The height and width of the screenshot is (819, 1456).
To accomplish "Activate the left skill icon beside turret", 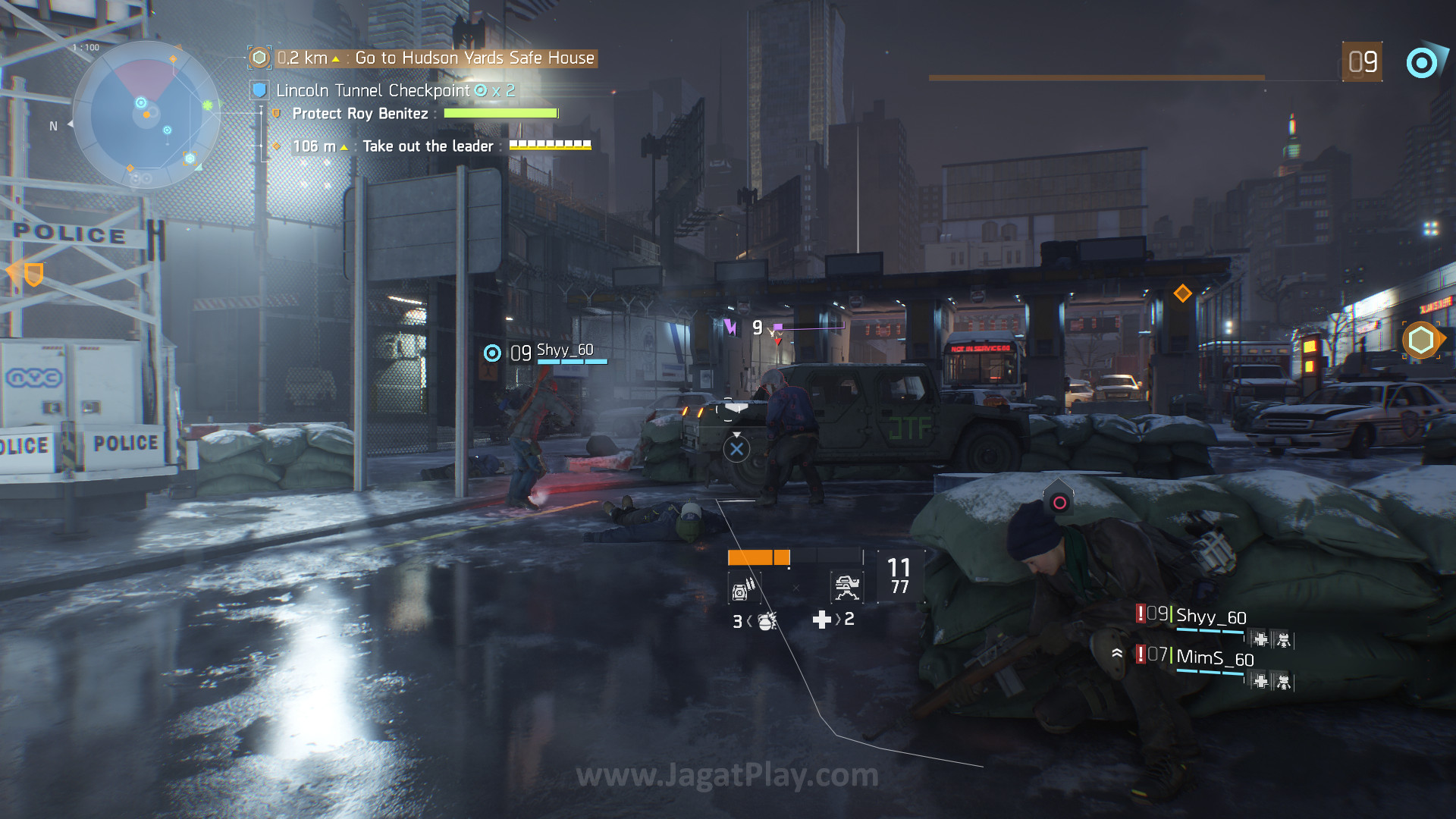I will click(x=743, y=588).
